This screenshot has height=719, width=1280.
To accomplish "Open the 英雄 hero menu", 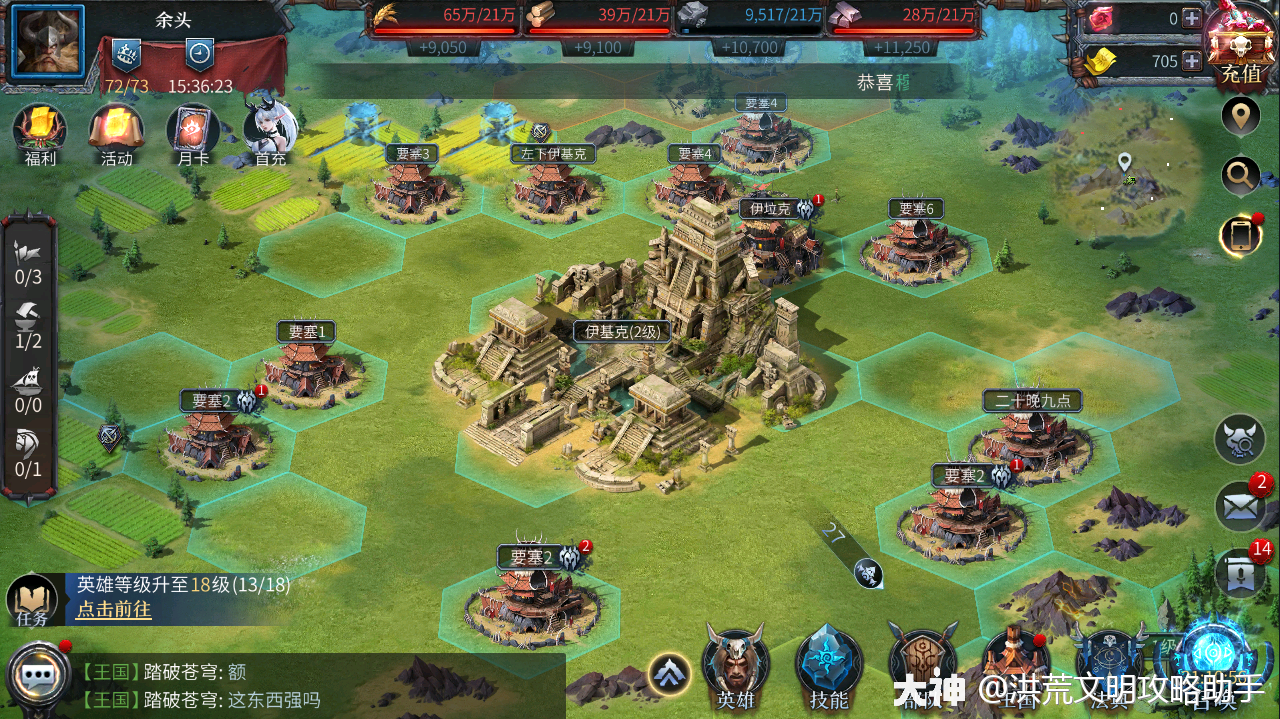I will tap(735, 663).
